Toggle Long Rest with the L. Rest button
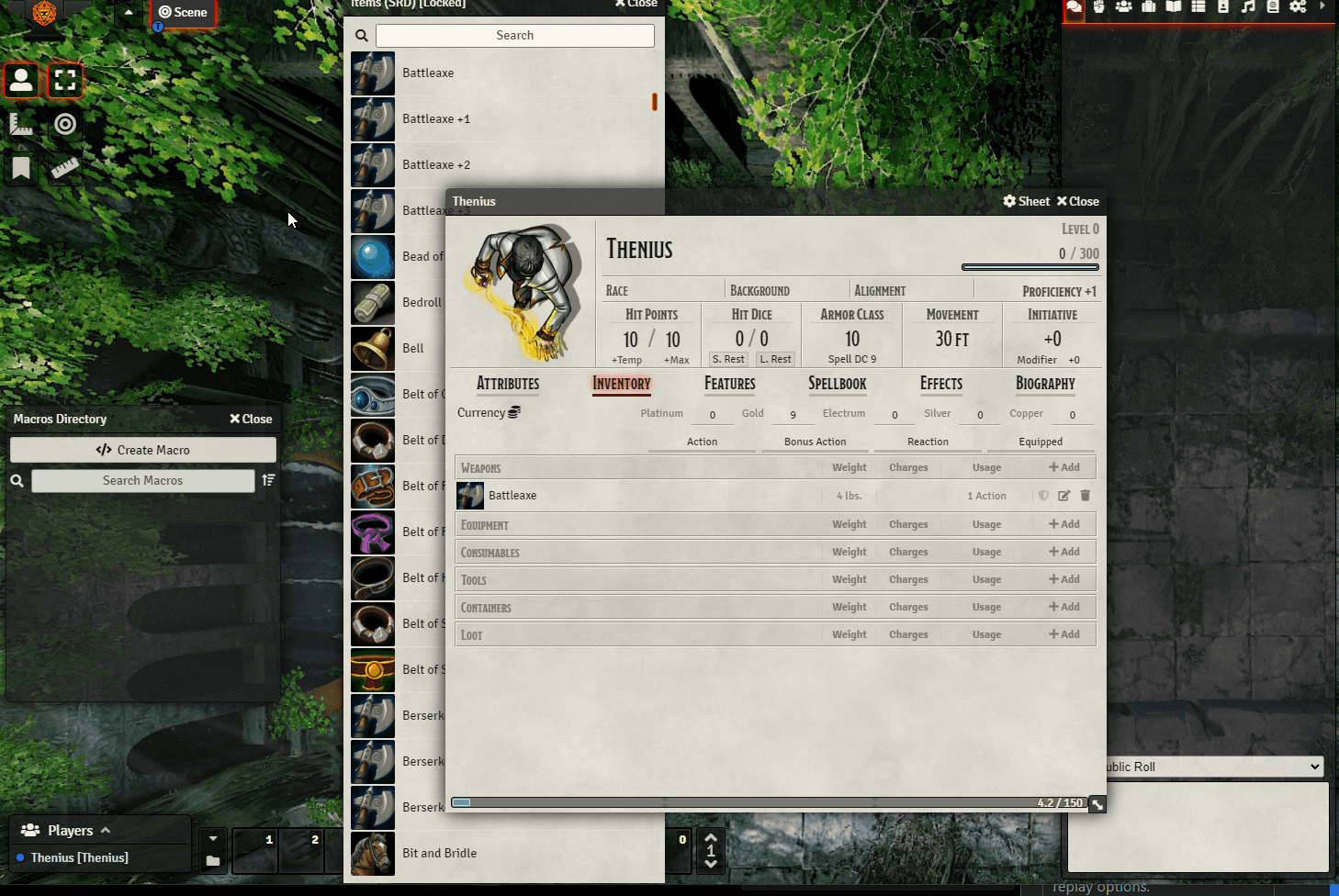The image size is (1339, 896). tap(775, 359)
